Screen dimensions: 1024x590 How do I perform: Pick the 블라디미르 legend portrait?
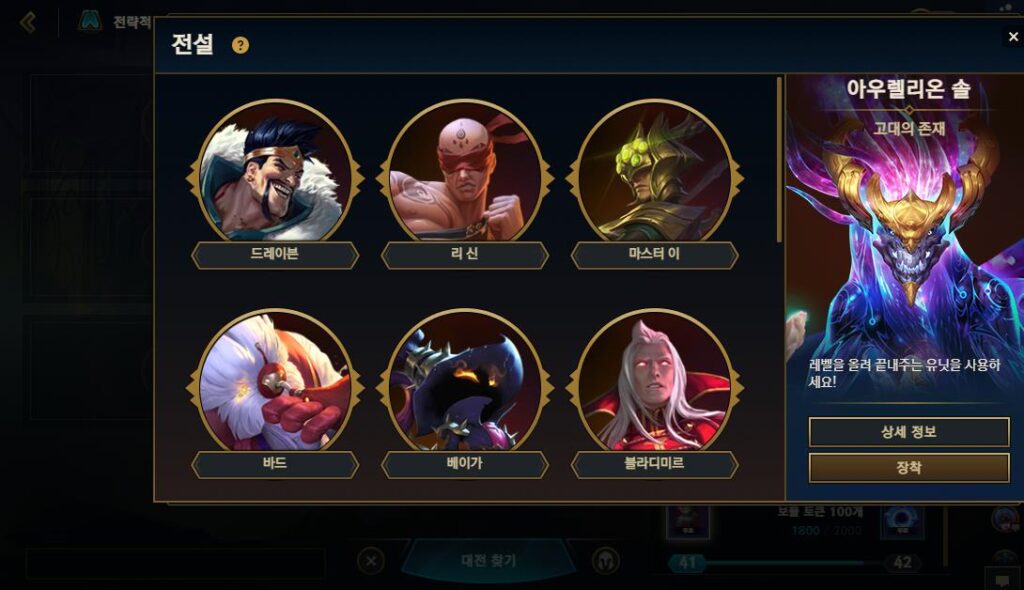(655, 385)
